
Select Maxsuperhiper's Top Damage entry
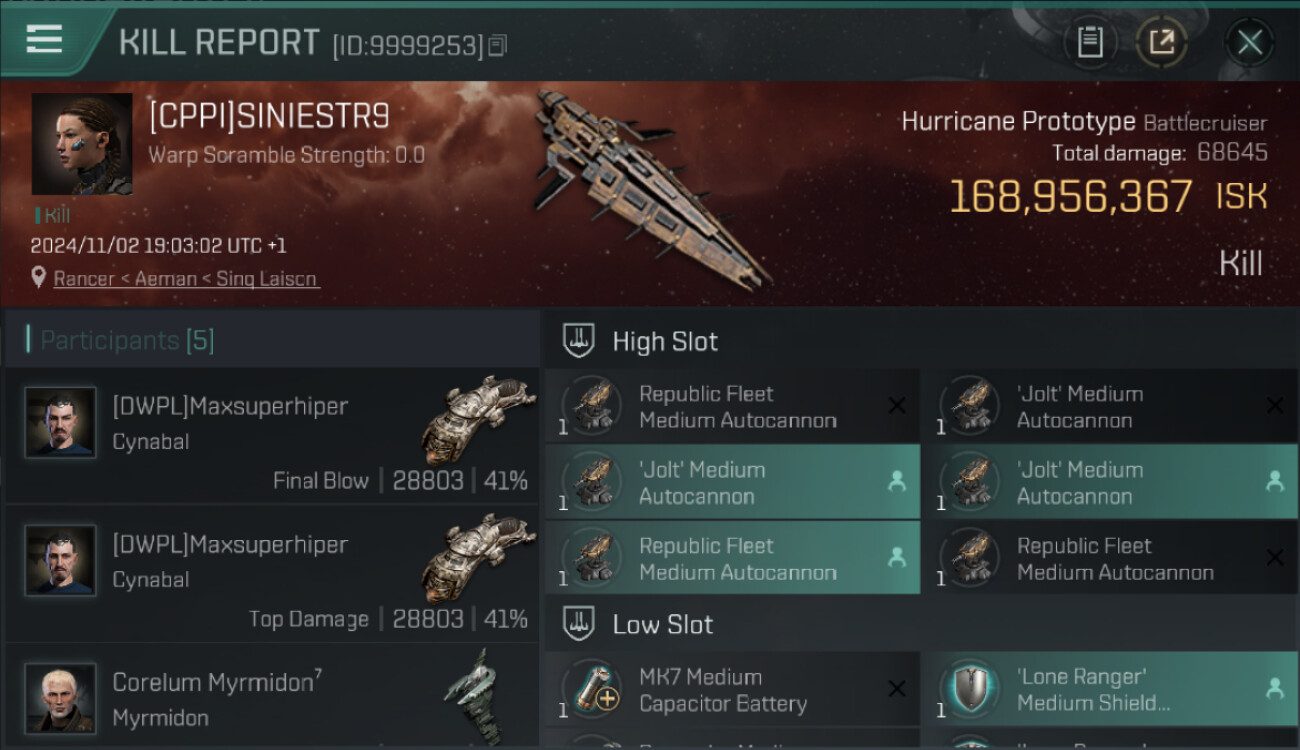click(x=272, y=574)
